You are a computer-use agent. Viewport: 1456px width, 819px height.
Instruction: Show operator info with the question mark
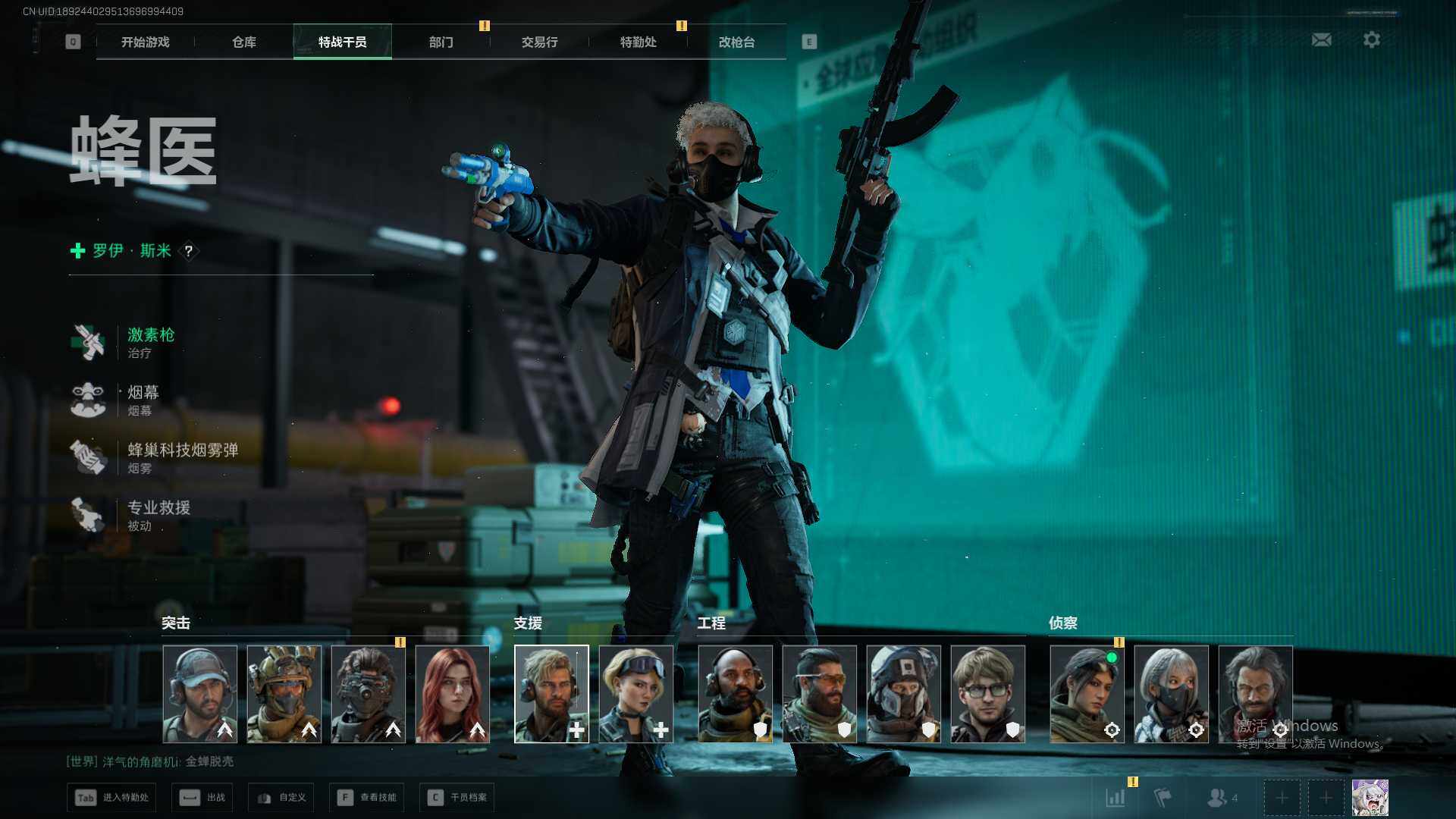coord(189,251)
